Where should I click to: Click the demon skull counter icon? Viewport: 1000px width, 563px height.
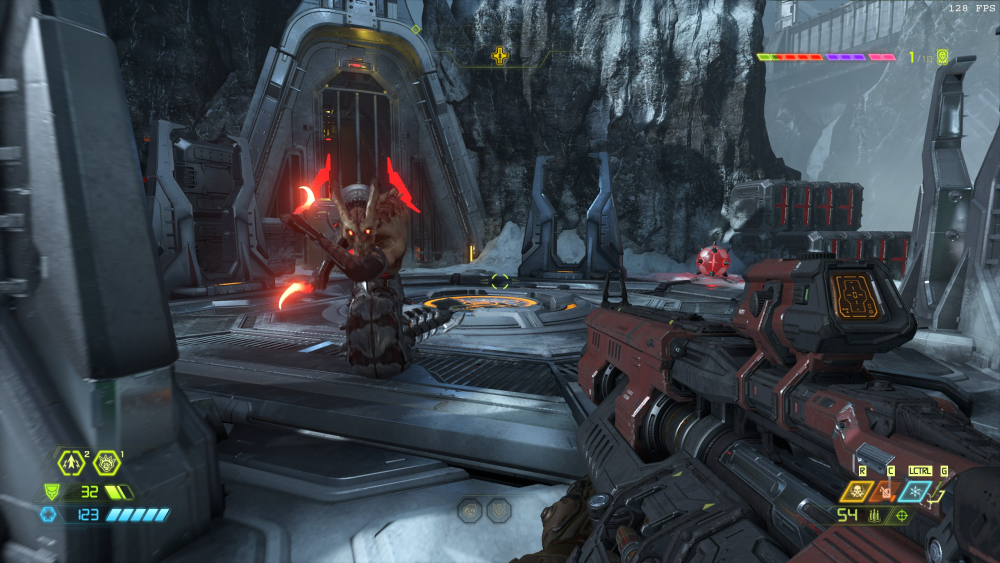(942, 58)
